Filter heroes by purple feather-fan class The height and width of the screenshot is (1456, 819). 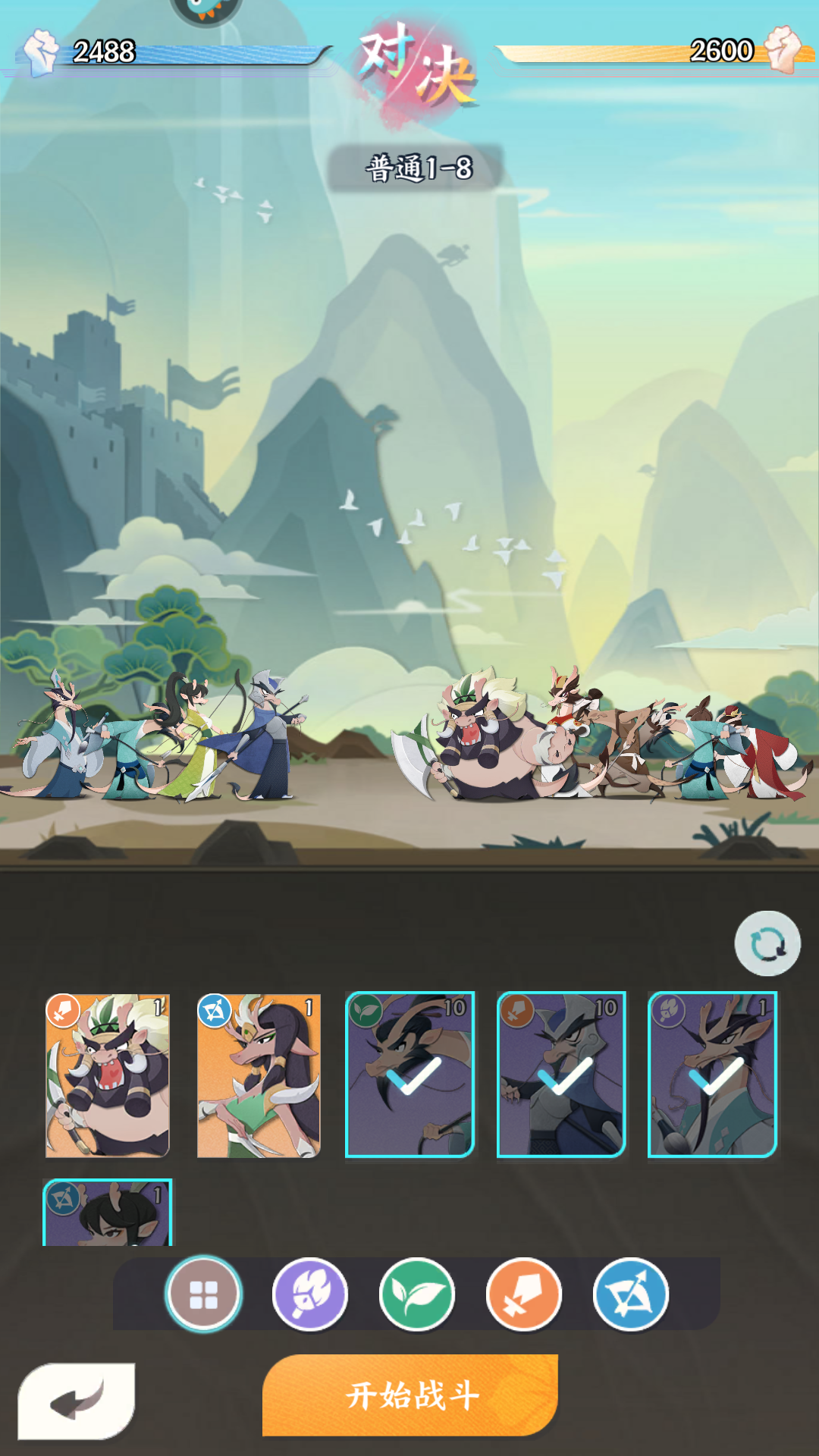tap(310, 1294)
